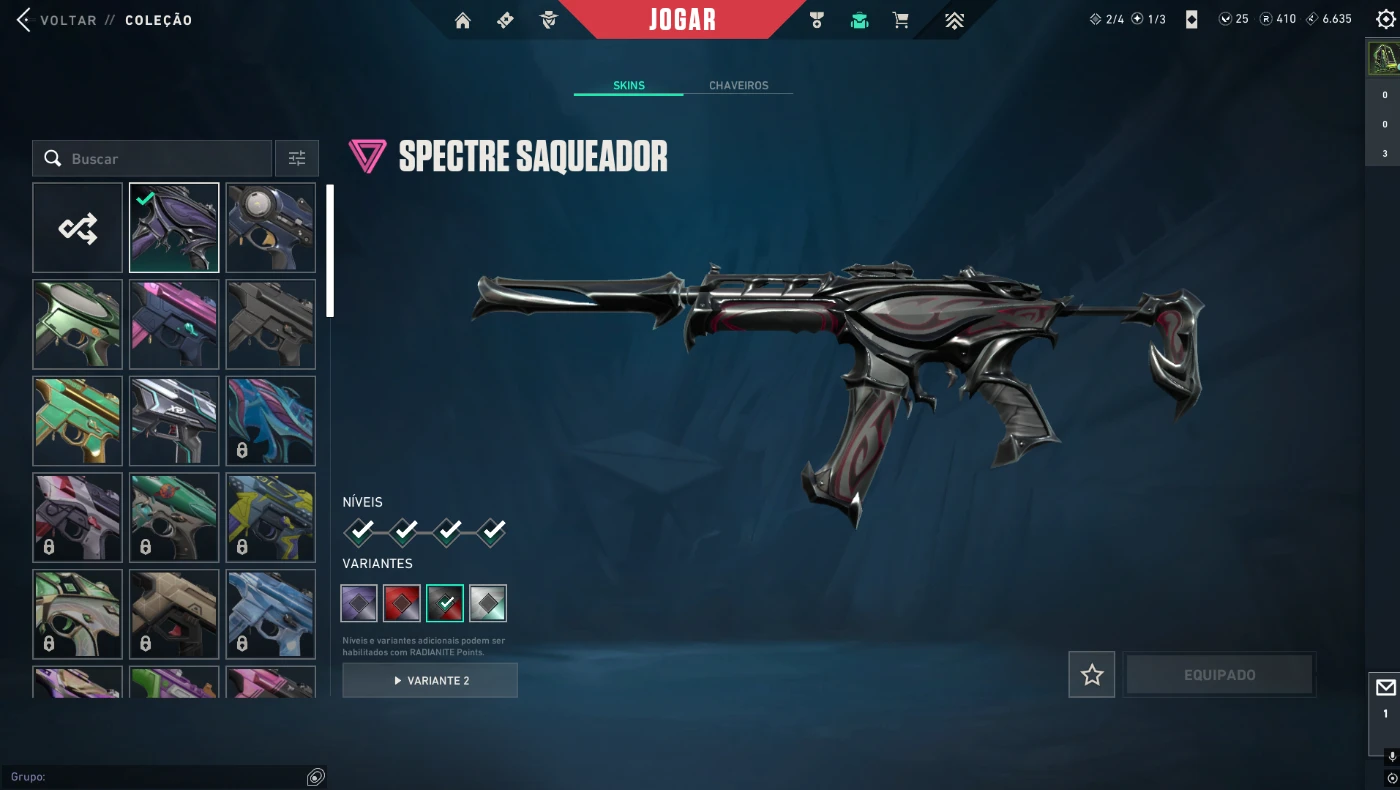Open the mail envelope notification

pos(1385,688)
